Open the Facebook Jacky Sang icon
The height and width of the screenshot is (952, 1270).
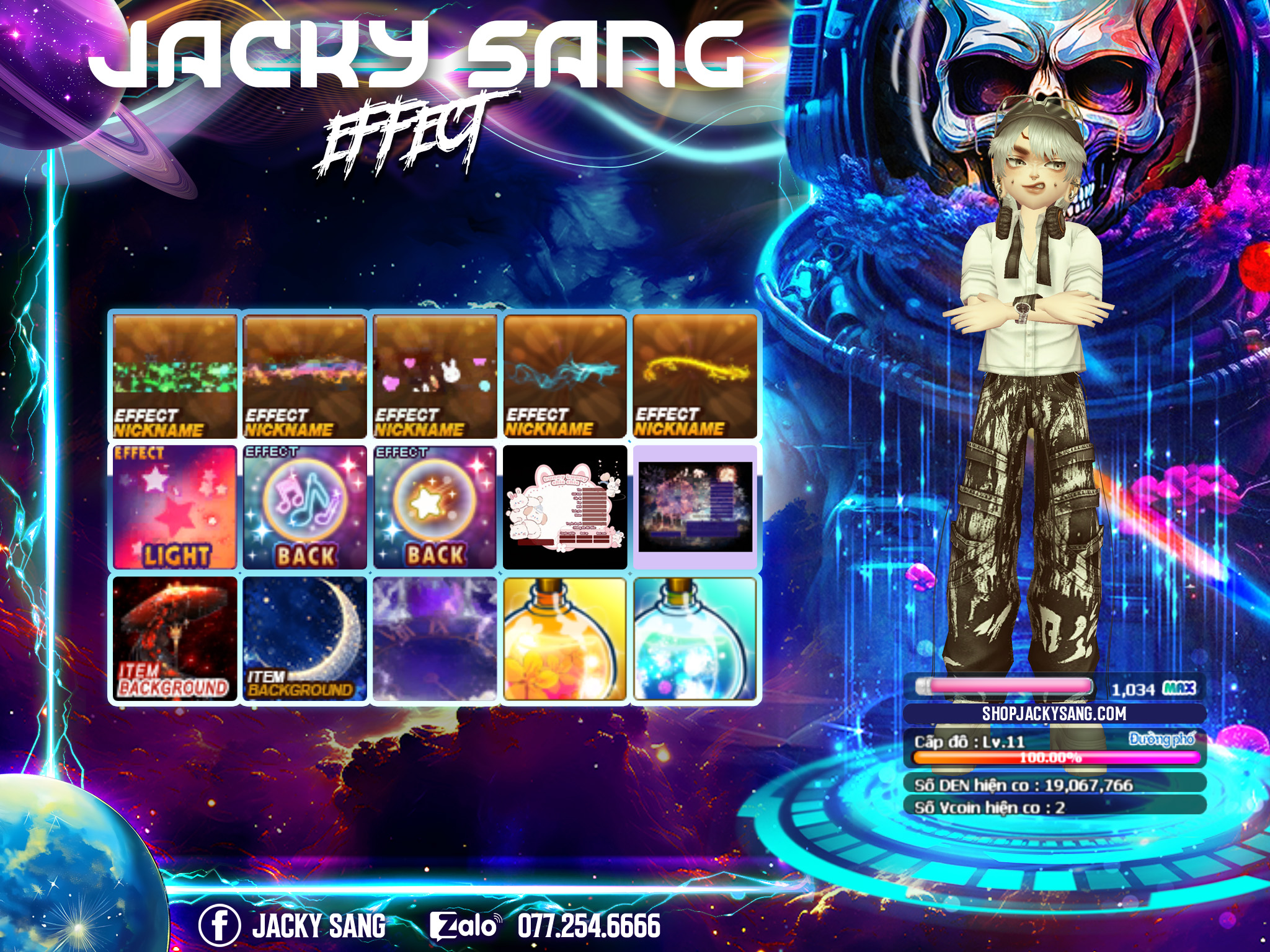coord(219,925)
